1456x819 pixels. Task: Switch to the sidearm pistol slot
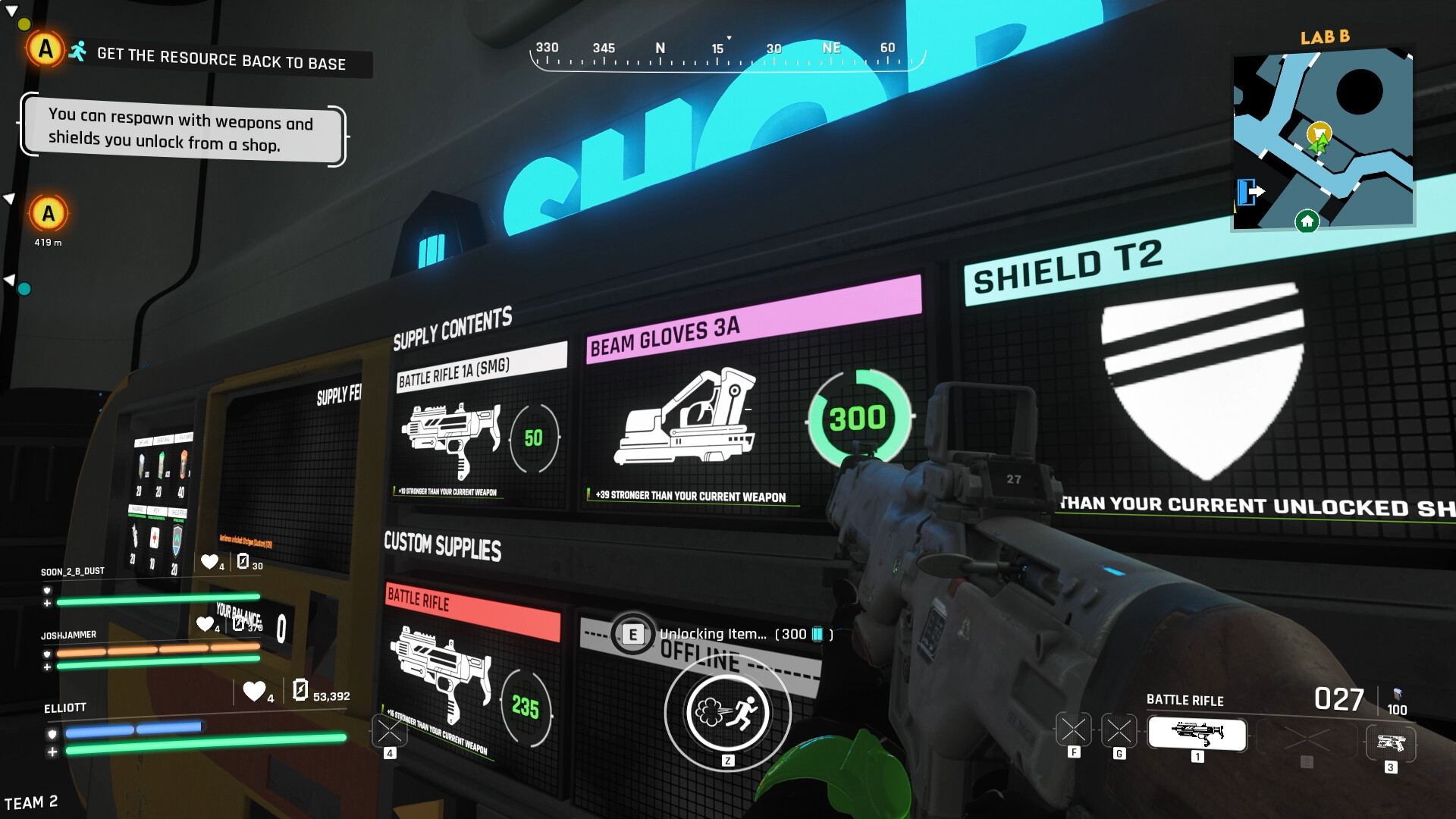pos(1390,742)
